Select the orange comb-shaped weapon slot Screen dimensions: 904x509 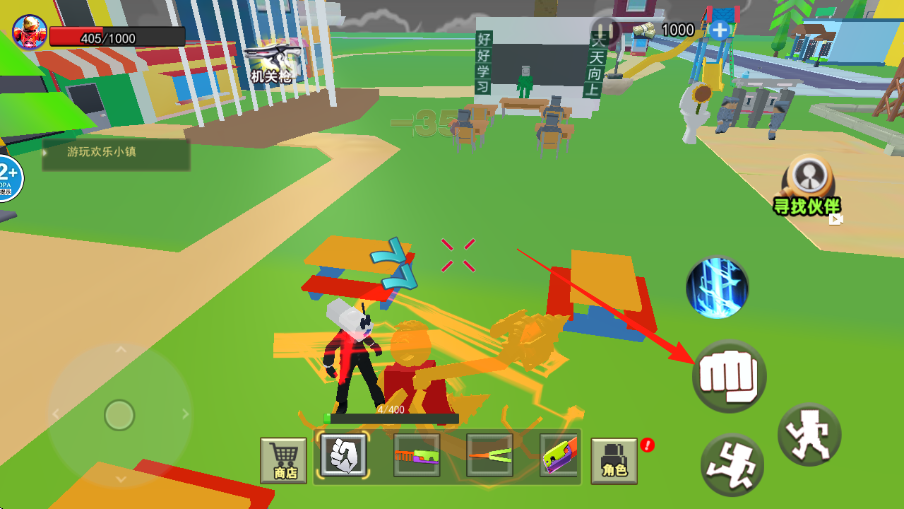(416, 456)
